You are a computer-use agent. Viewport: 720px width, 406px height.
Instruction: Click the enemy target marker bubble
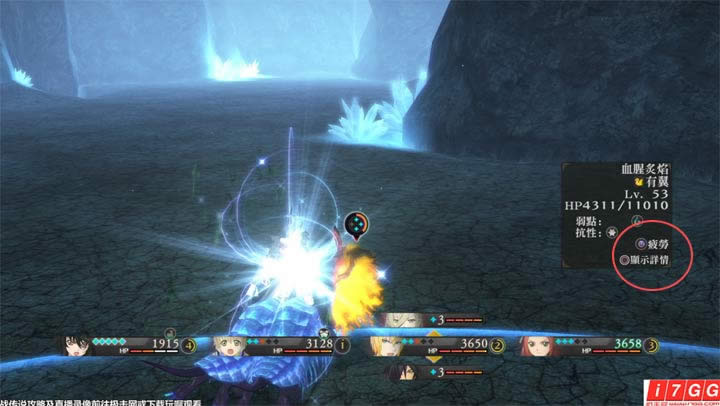[357, 223]
